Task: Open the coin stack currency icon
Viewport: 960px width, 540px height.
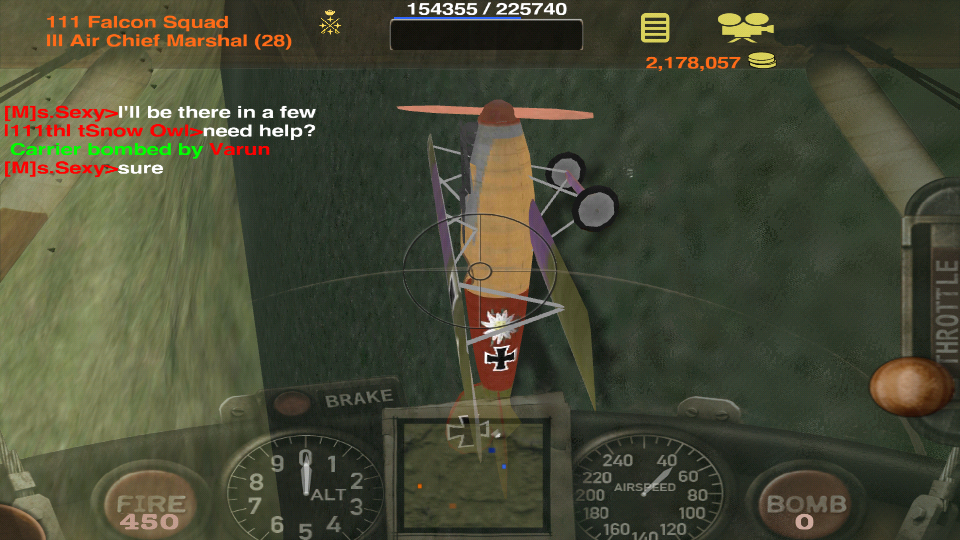Action: (762, 62)
